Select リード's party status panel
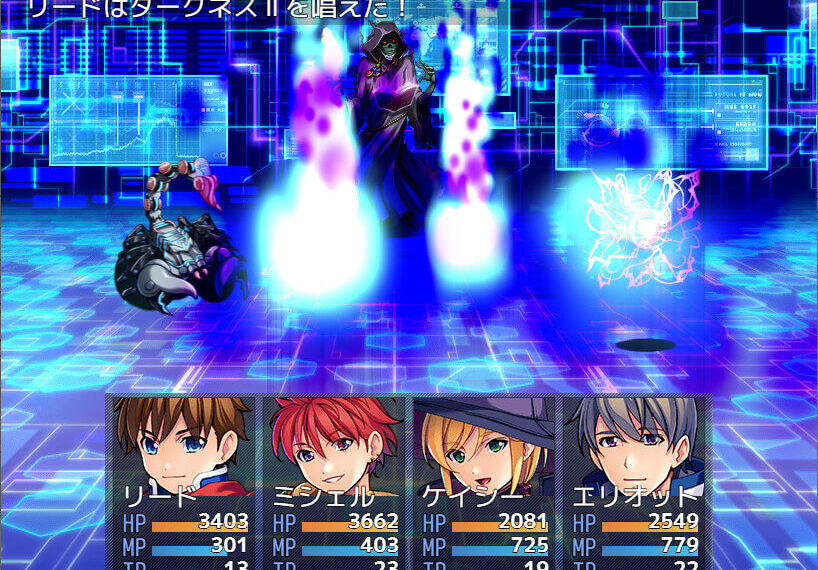Screen dimensions: 818x570 click(x=184, y=481)
